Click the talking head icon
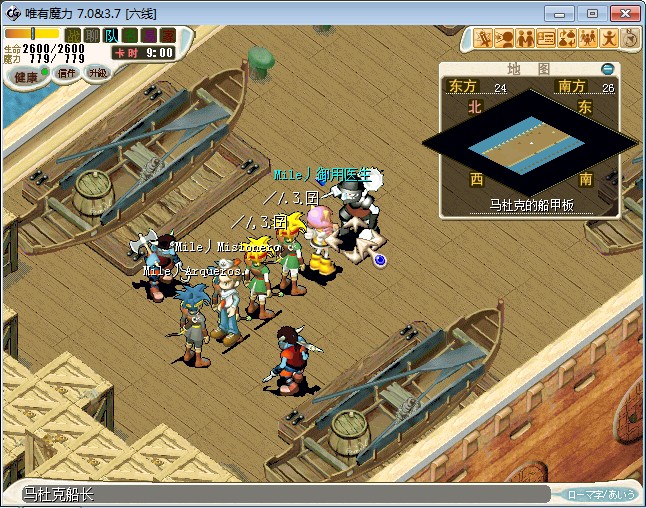Image resolution: width=646 pixels, height=508 pixels. [x=505, y=39]
